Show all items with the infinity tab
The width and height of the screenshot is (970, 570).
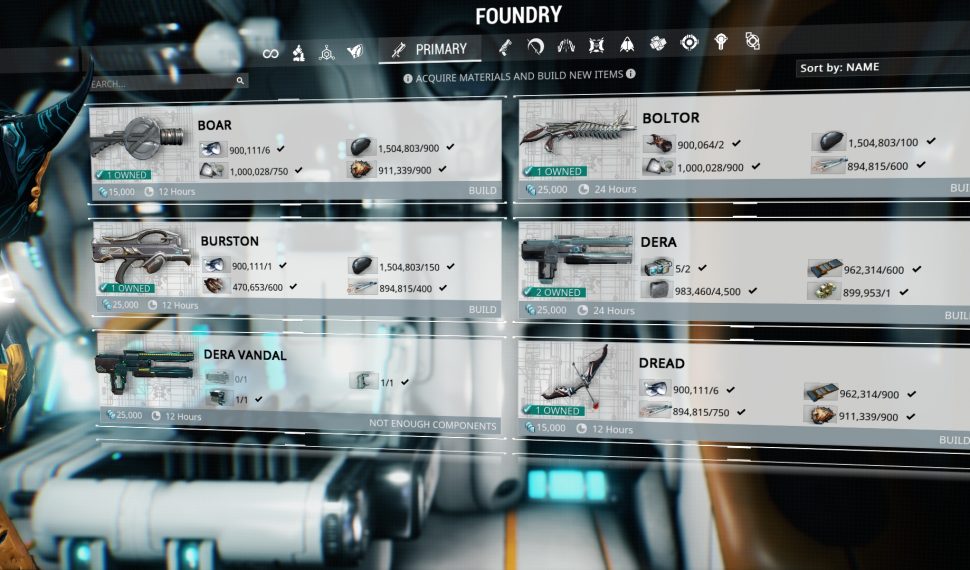[270, 53]
